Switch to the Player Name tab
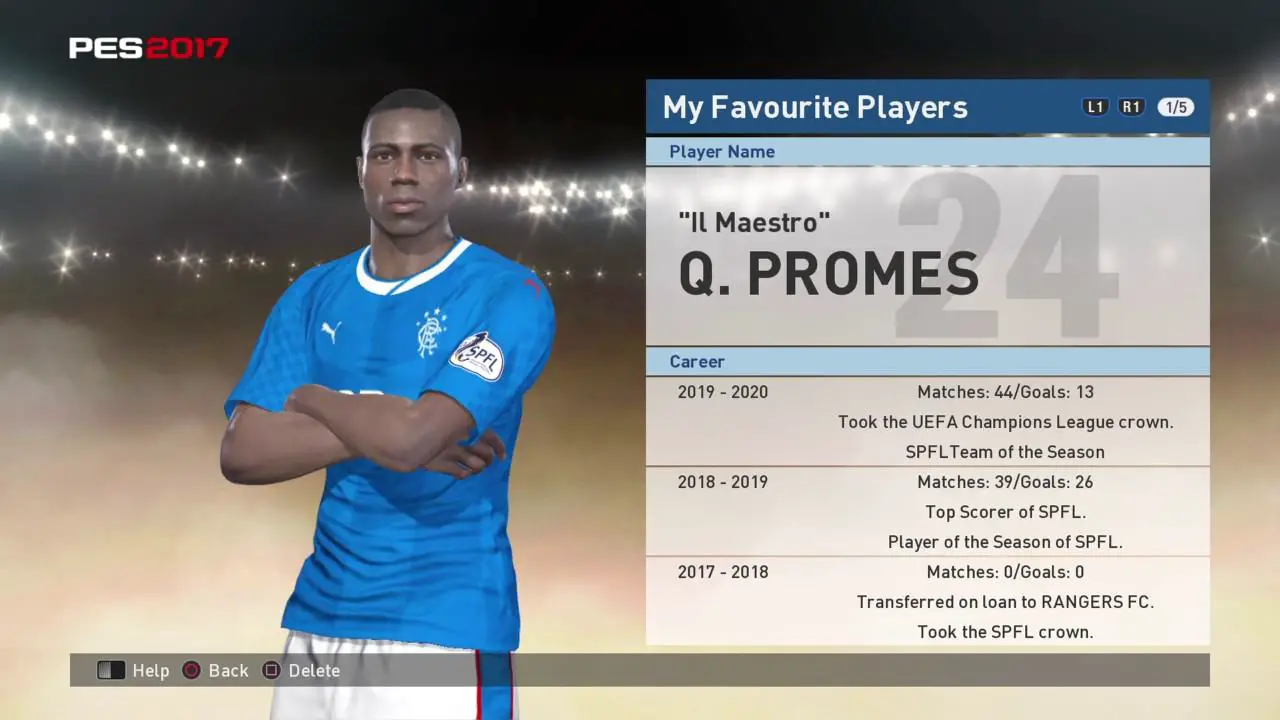The height and width of the screenshot is (720, 1280). tap(722, 151)
